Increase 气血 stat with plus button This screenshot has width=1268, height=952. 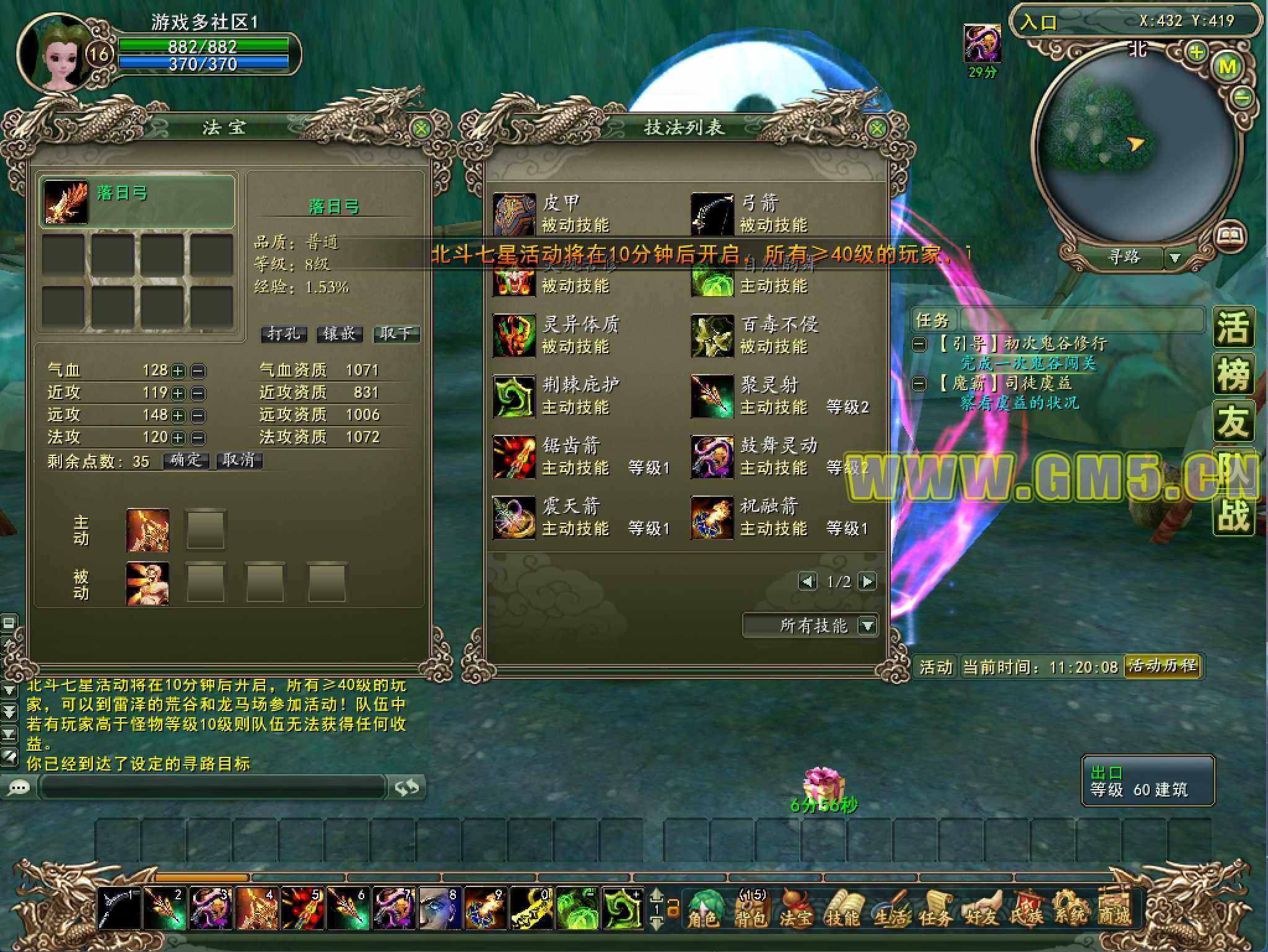[x=178, y=371]
